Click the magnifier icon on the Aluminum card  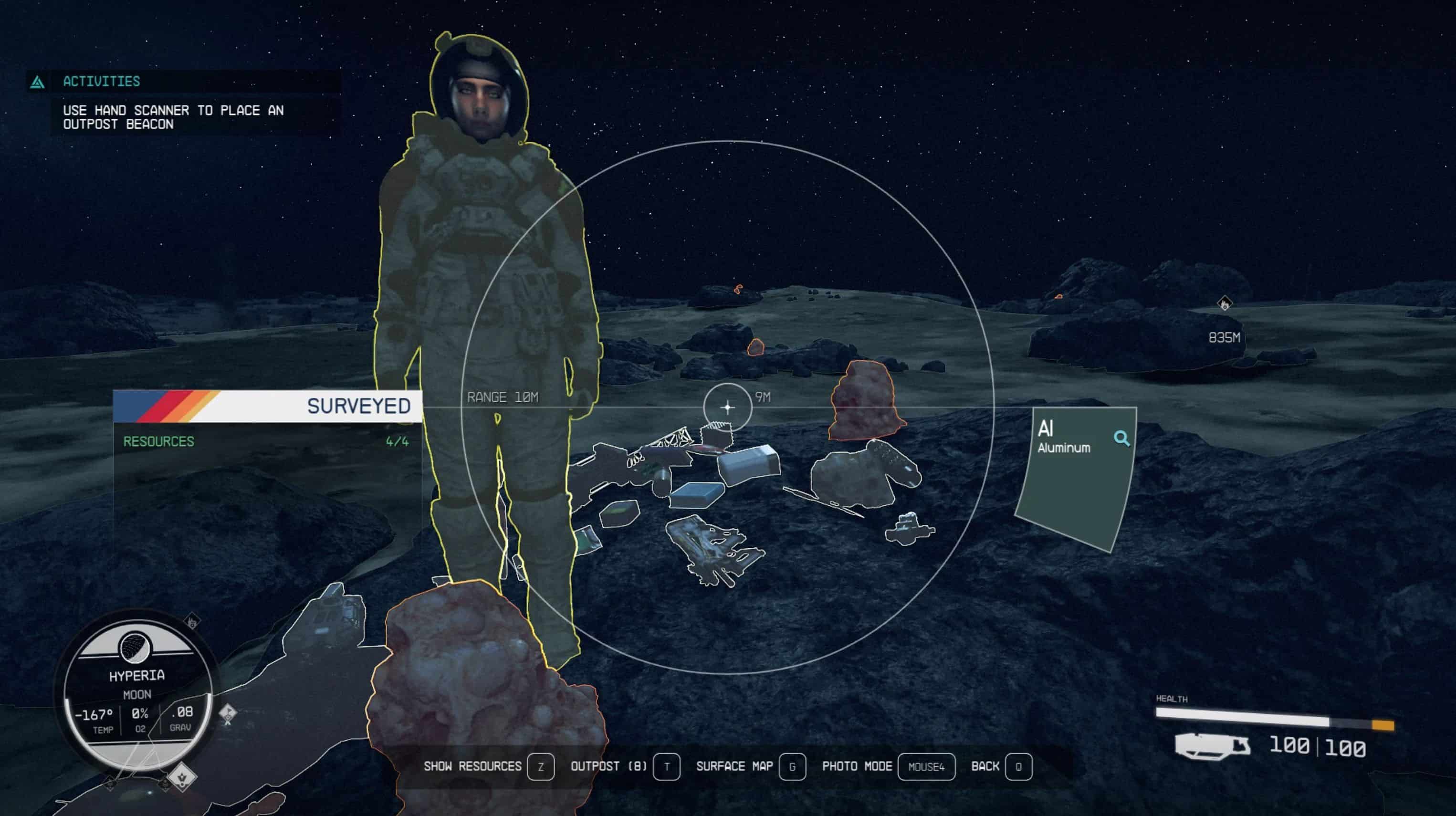(1121, 439)
